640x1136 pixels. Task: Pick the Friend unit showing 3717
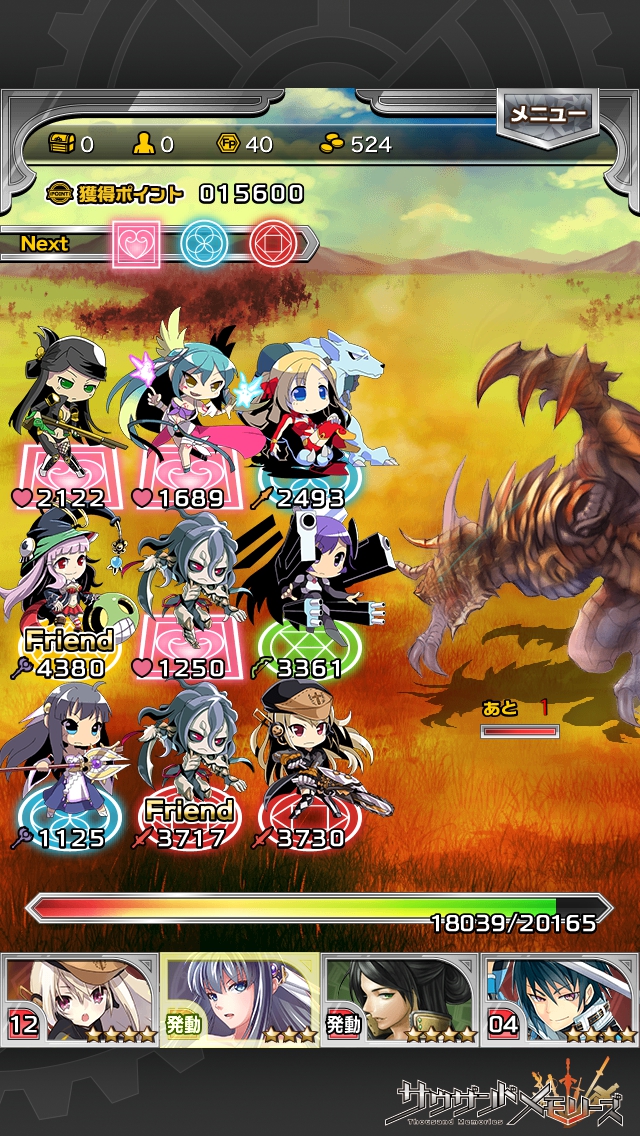187,760
